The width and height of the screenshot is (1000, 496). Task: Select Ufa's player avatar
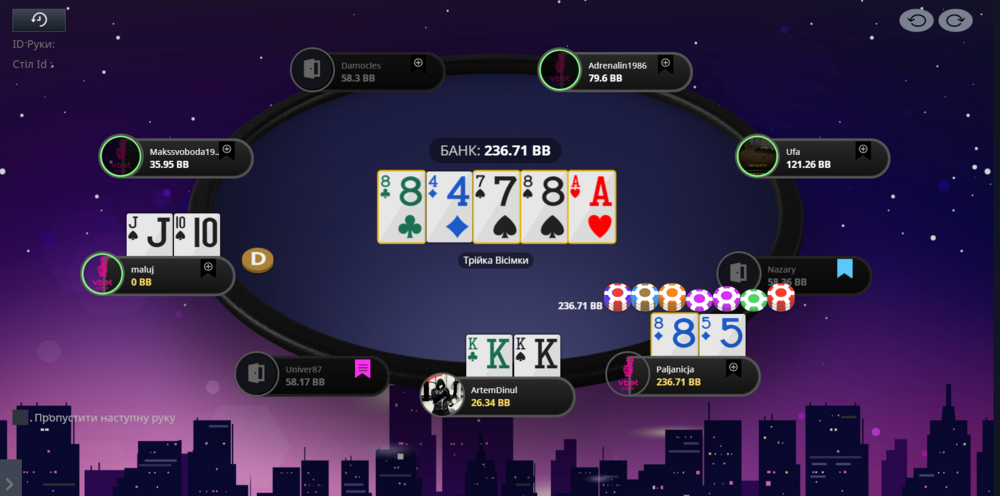pos(758,157)
